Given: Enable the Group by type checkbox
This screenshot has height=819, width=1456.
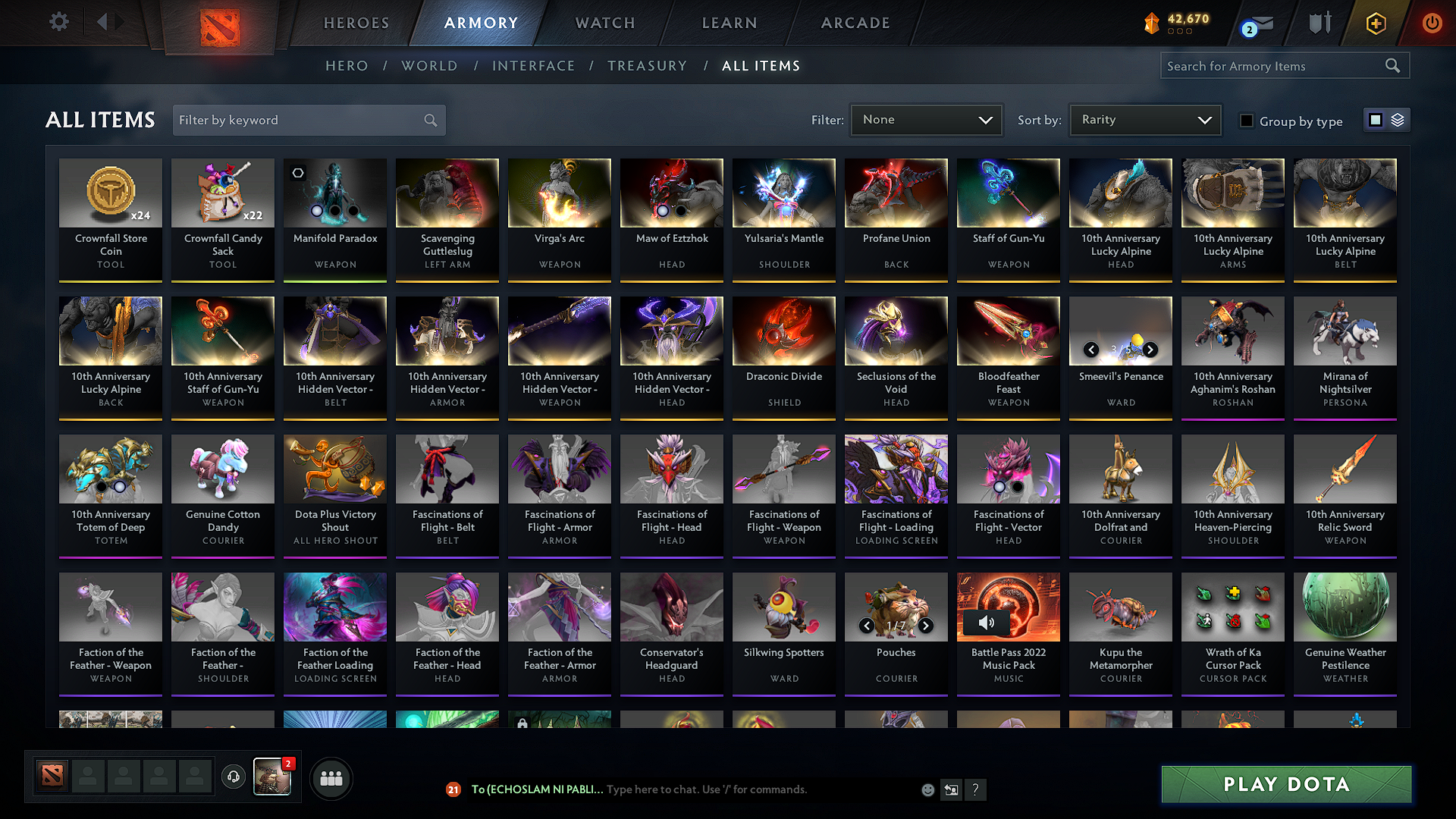Looking at the screenshot, I should 1246,121.
